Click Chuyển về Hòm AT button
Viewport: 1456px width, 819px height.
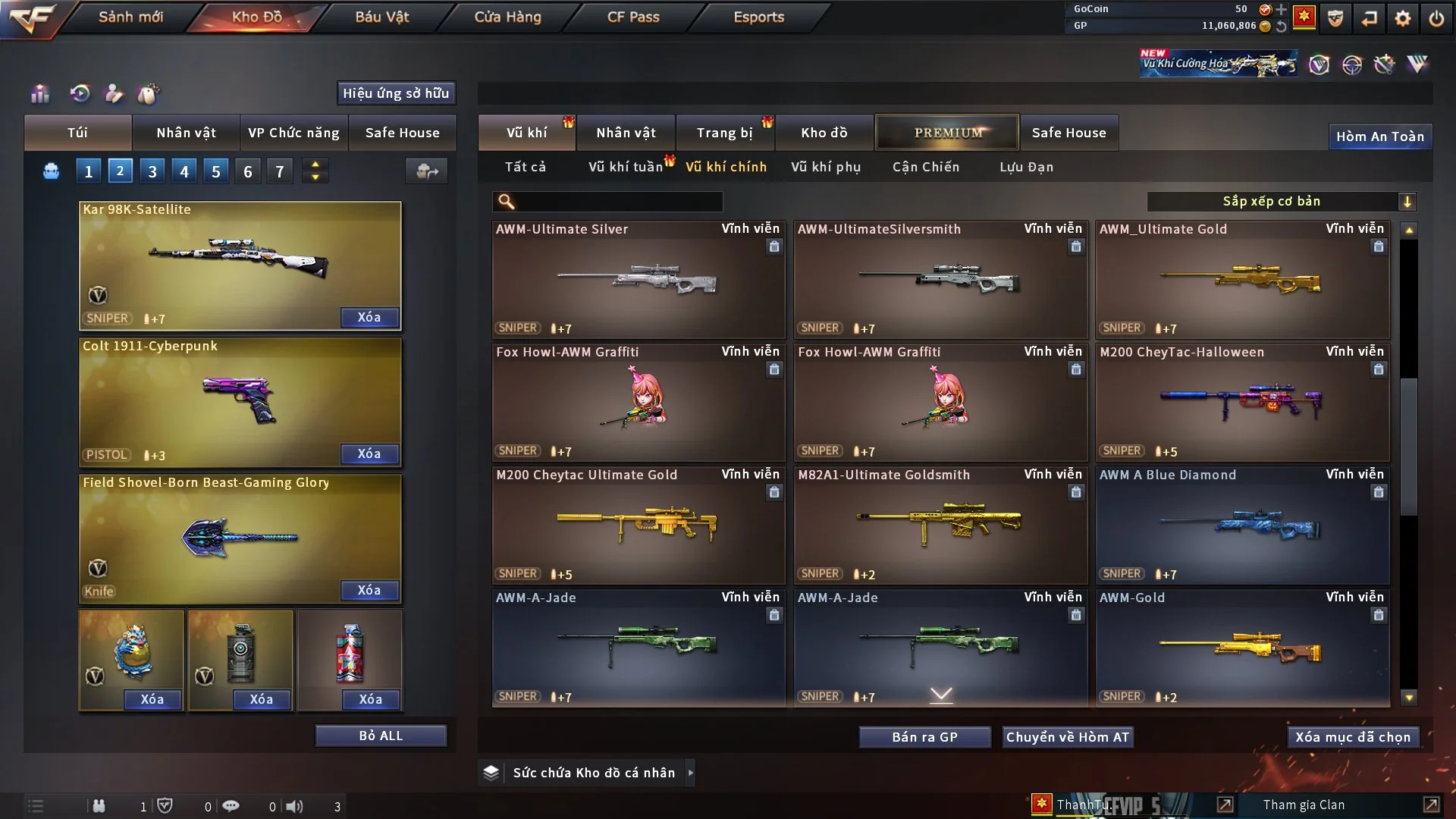1067,737
